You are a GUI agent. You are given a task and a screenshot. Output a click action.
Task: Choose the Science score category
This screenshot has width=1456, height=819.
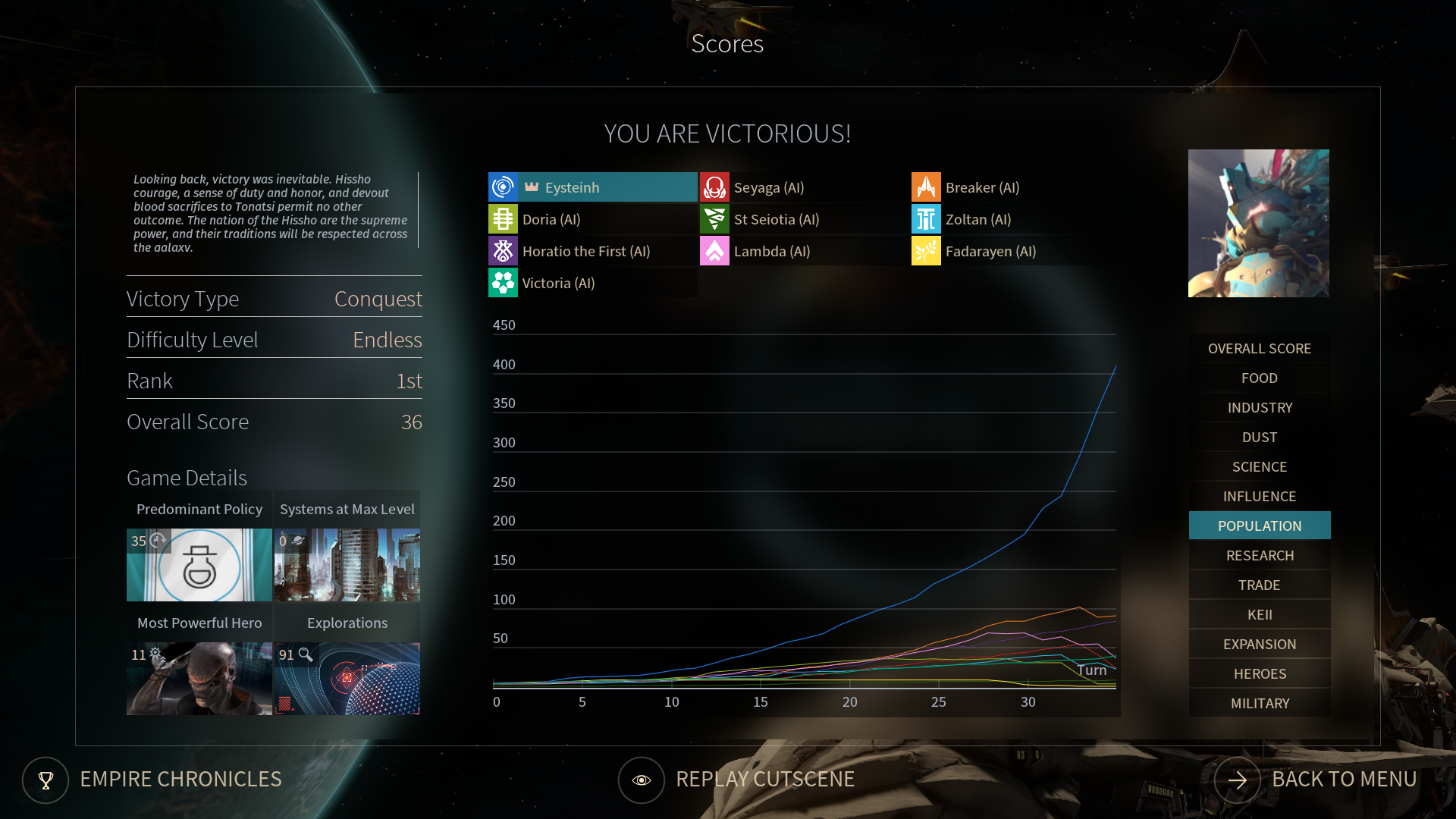point(1259,467)
